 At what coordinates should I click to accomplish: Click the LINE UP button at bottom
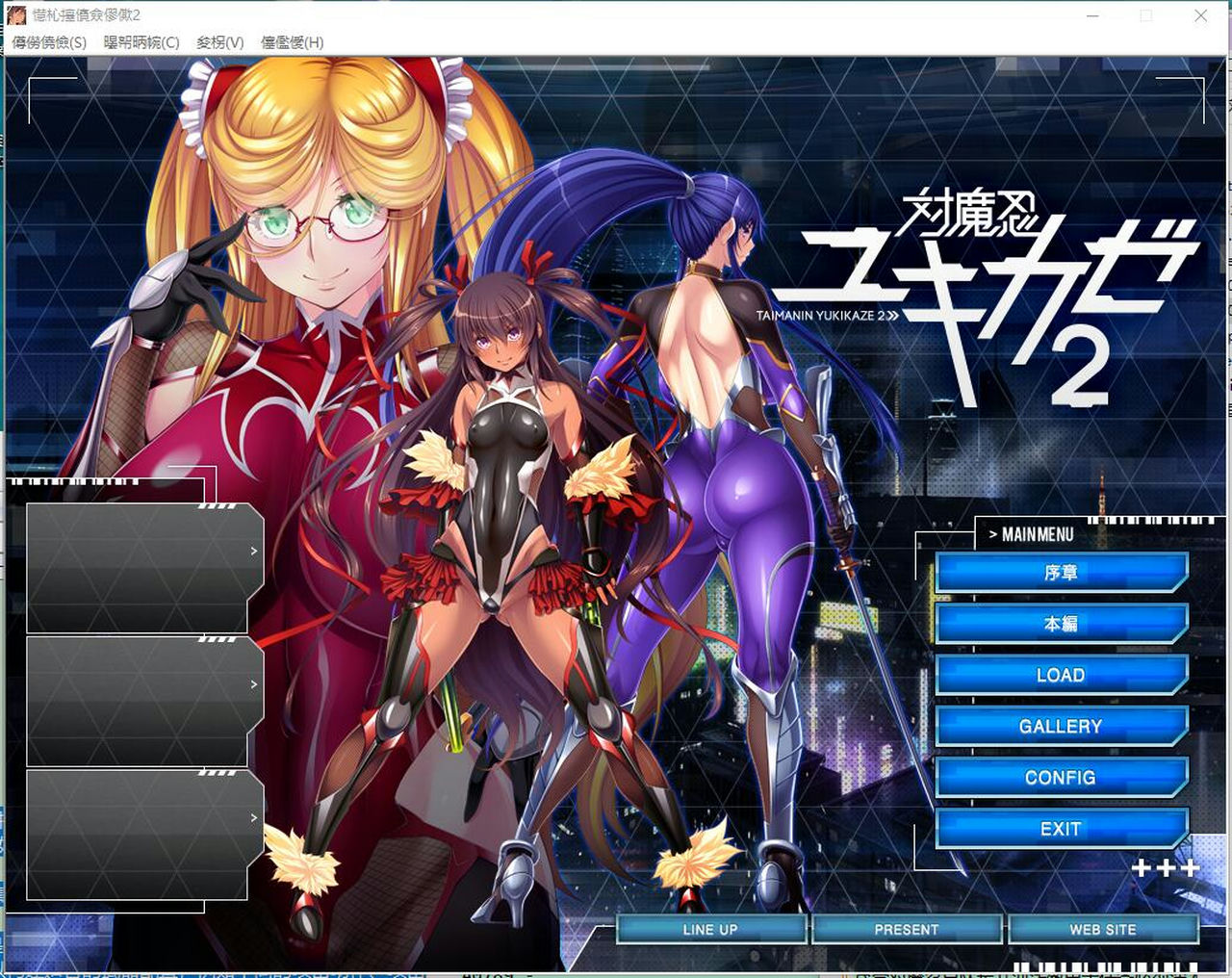pyautogui.click(x=712, y=929)
